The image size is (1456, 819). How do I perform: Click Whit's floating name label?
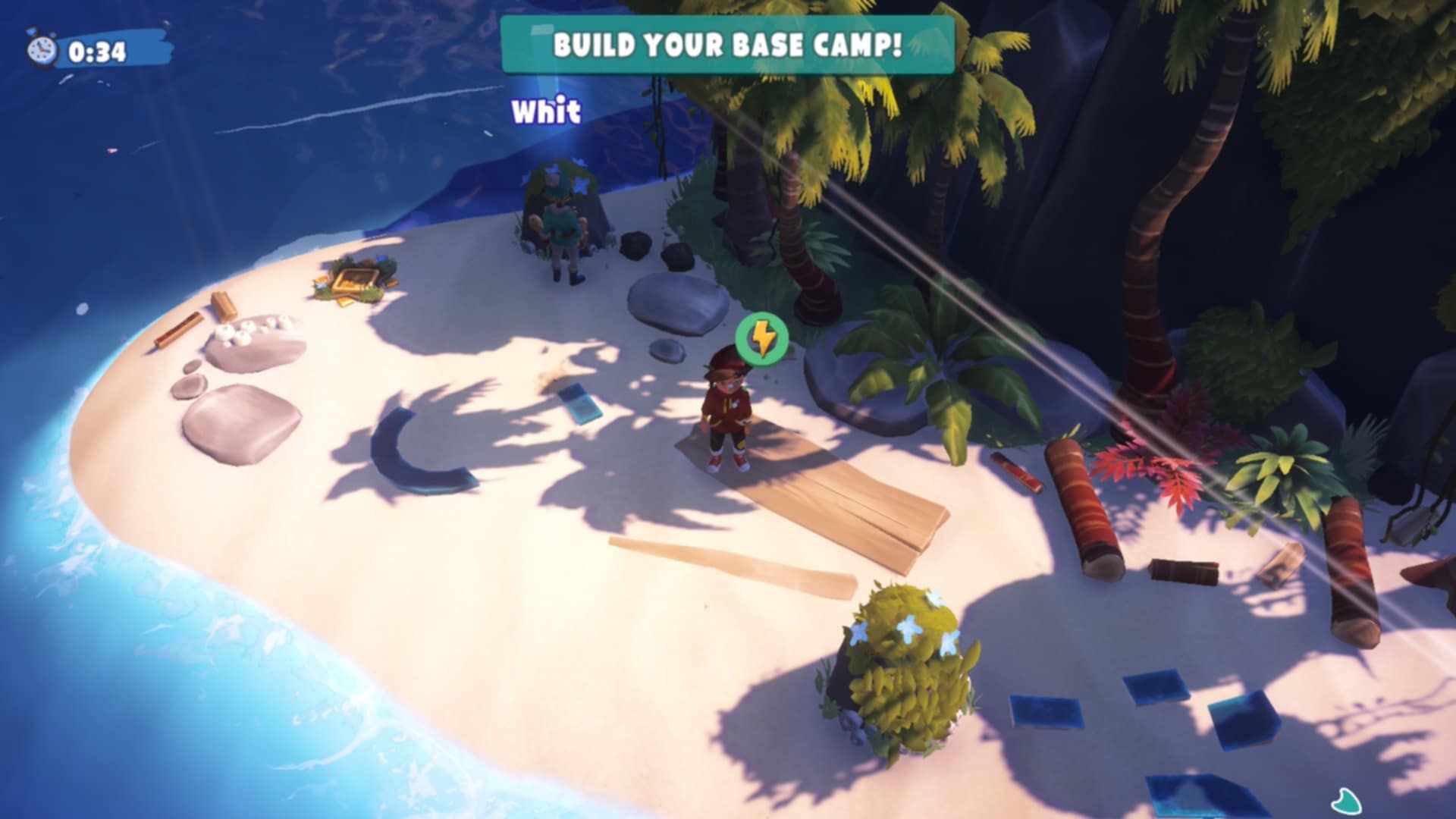click(x=545, y=112)
